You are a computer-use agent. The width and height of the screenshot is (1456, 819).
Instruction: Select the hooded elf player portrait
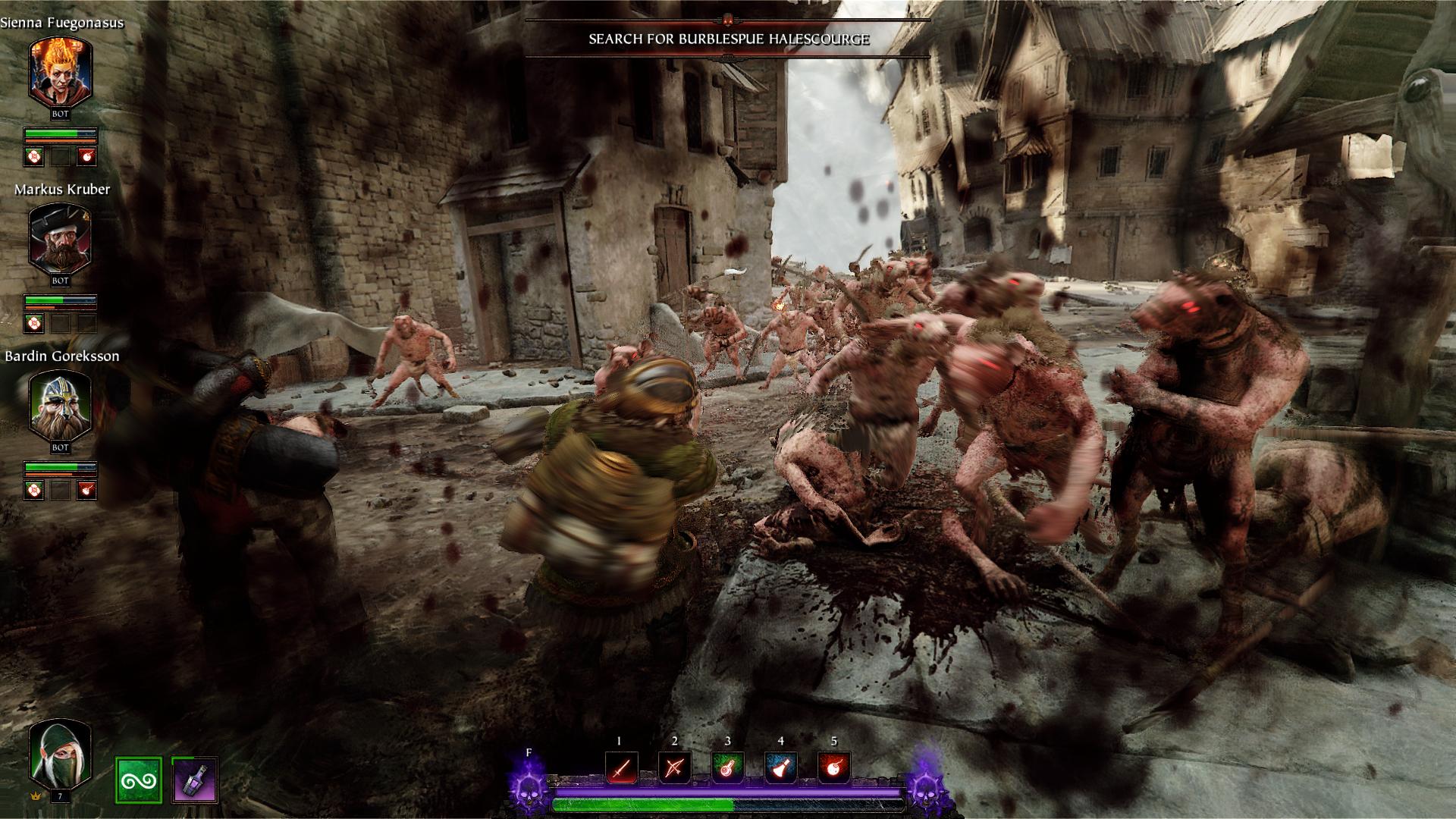coord(60,755)
